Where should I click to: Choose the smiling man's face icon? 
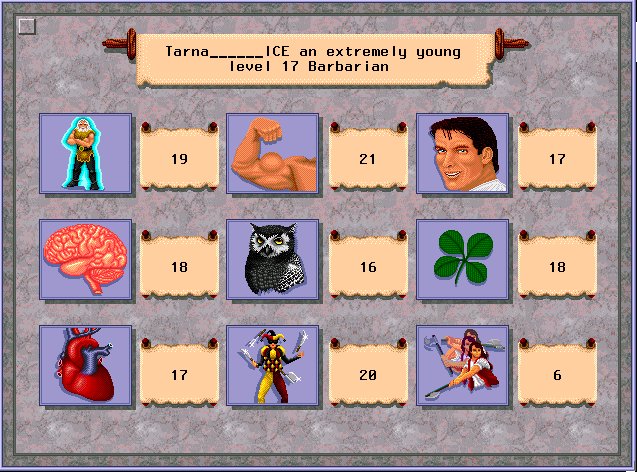click(x=462, y=153)
